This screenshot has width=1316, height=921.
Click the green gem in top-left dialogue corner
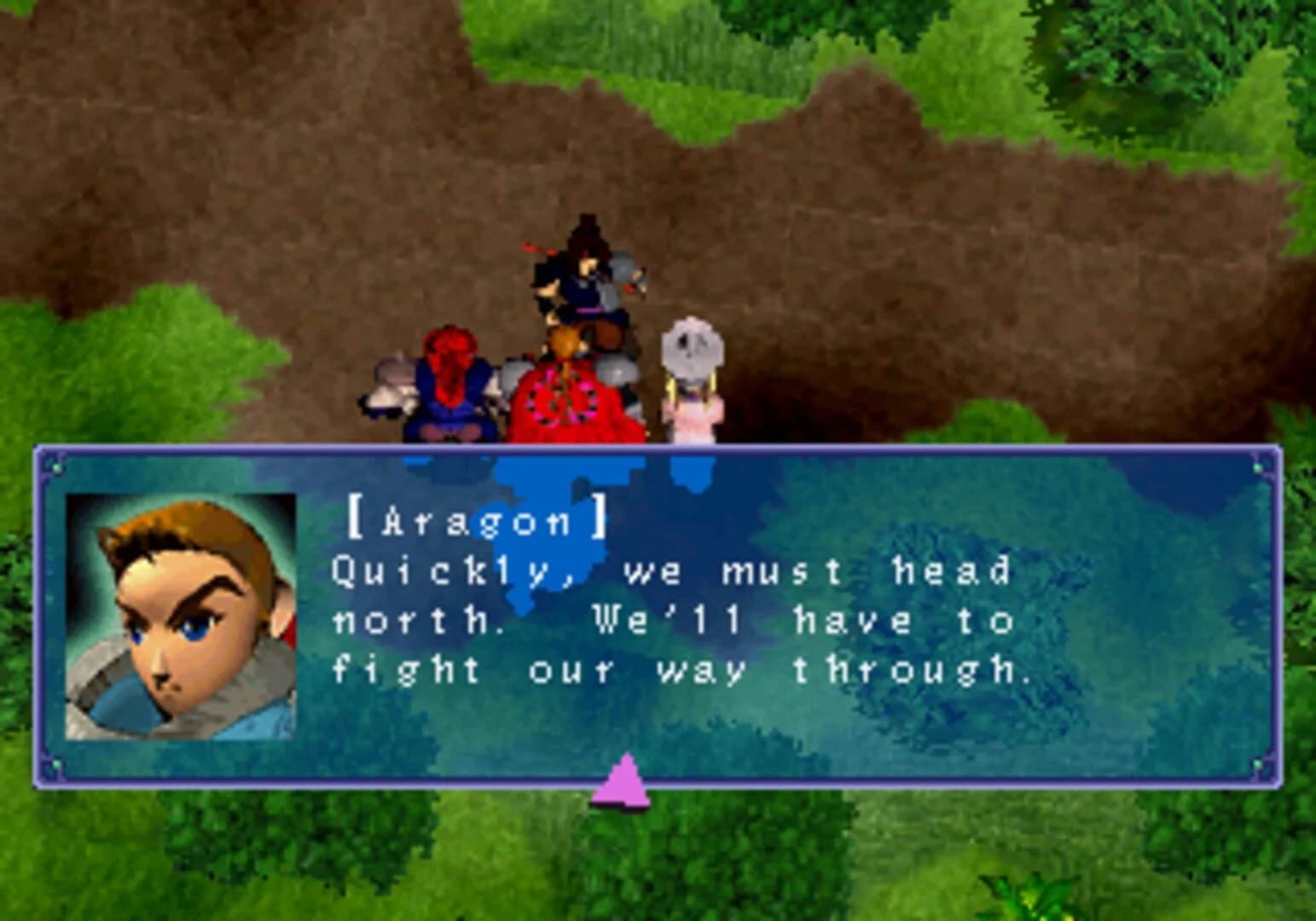click(55, 467)
